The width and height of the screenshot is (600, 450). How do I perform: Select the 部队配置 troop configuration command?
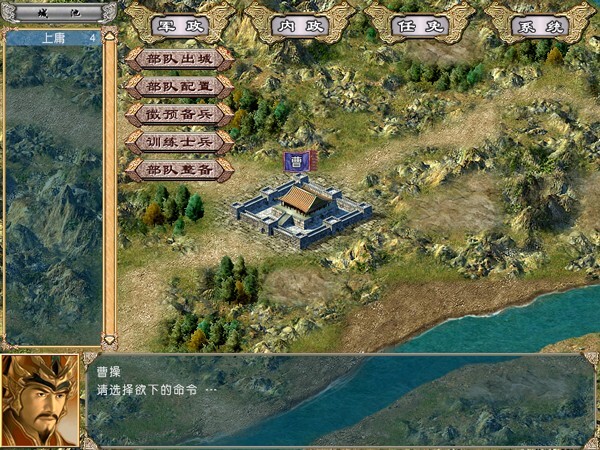click(x=179, y=87)
